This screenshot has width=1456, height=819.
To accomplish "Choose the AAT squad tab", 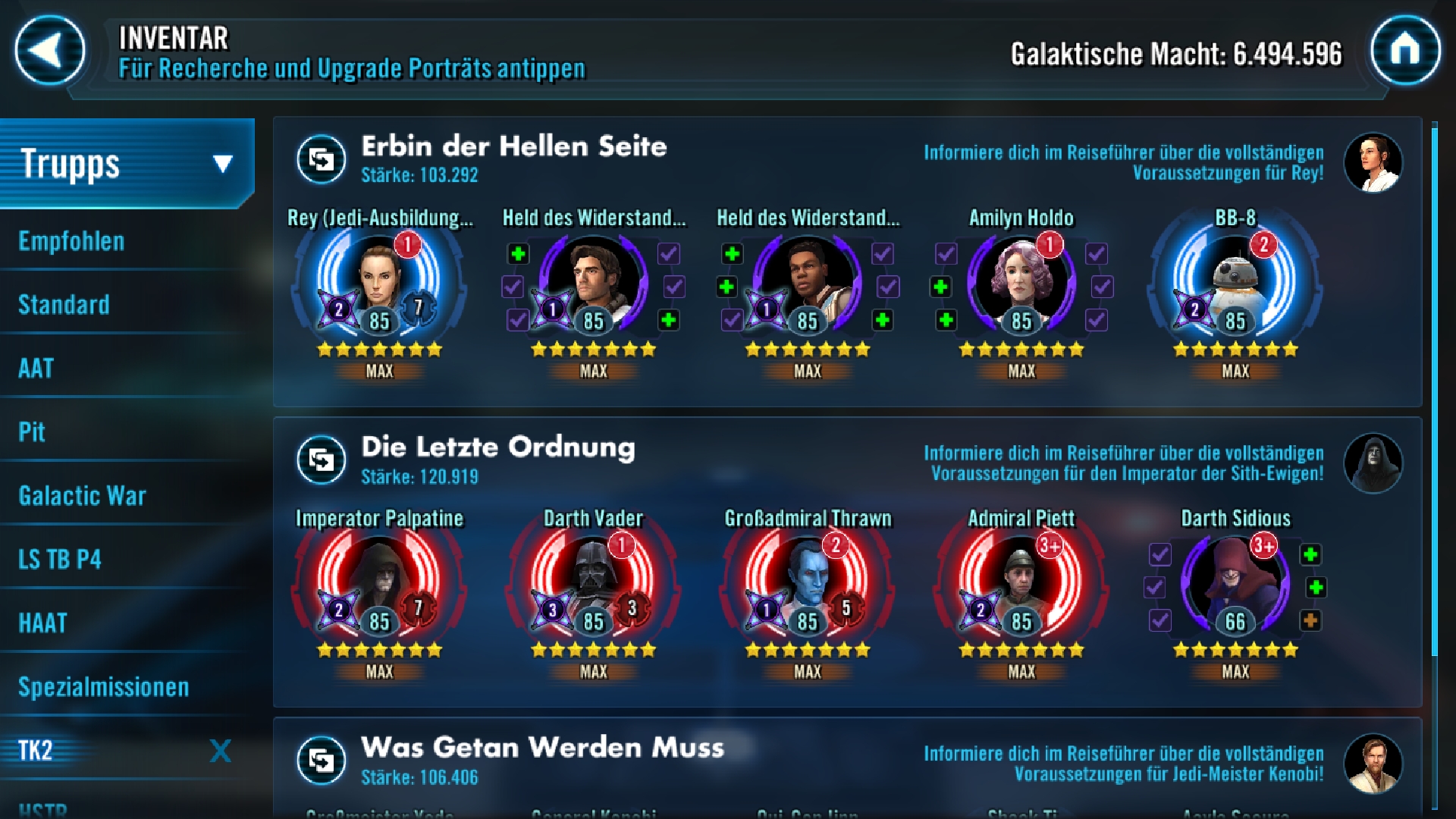I will point(36,369).
